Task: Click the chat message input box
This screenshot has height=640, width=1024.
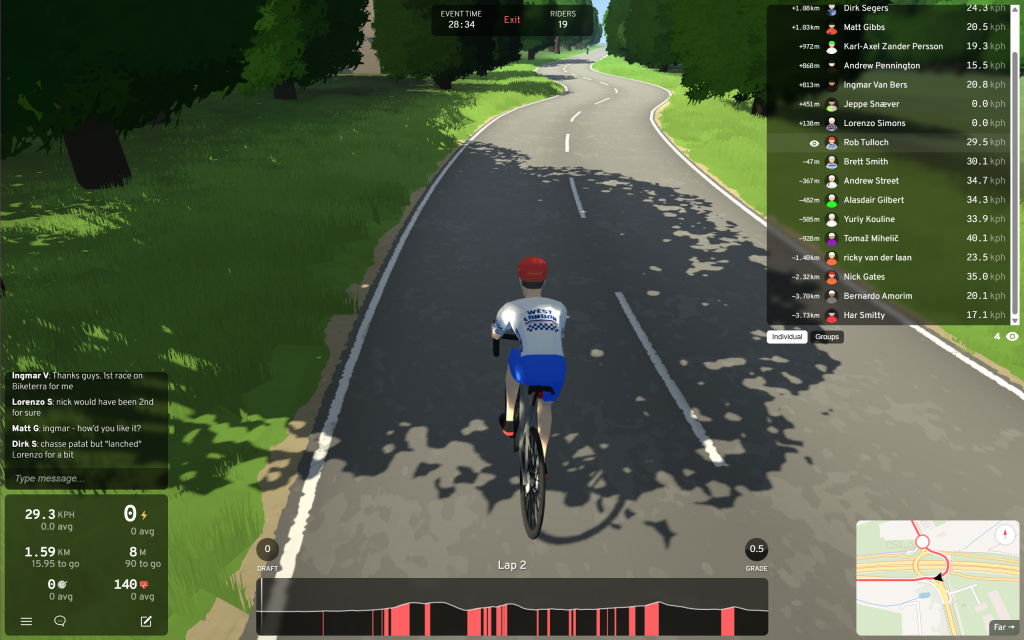Action: tap(86, 479)
